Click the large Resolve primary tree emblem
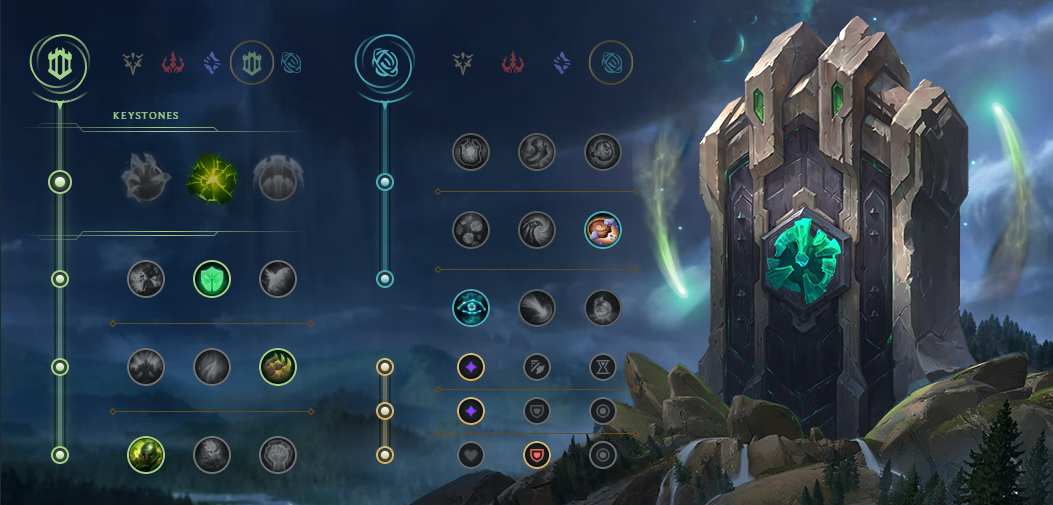Screen dimensions: 1053x505 pyautogui.click(x=59, y=62)
